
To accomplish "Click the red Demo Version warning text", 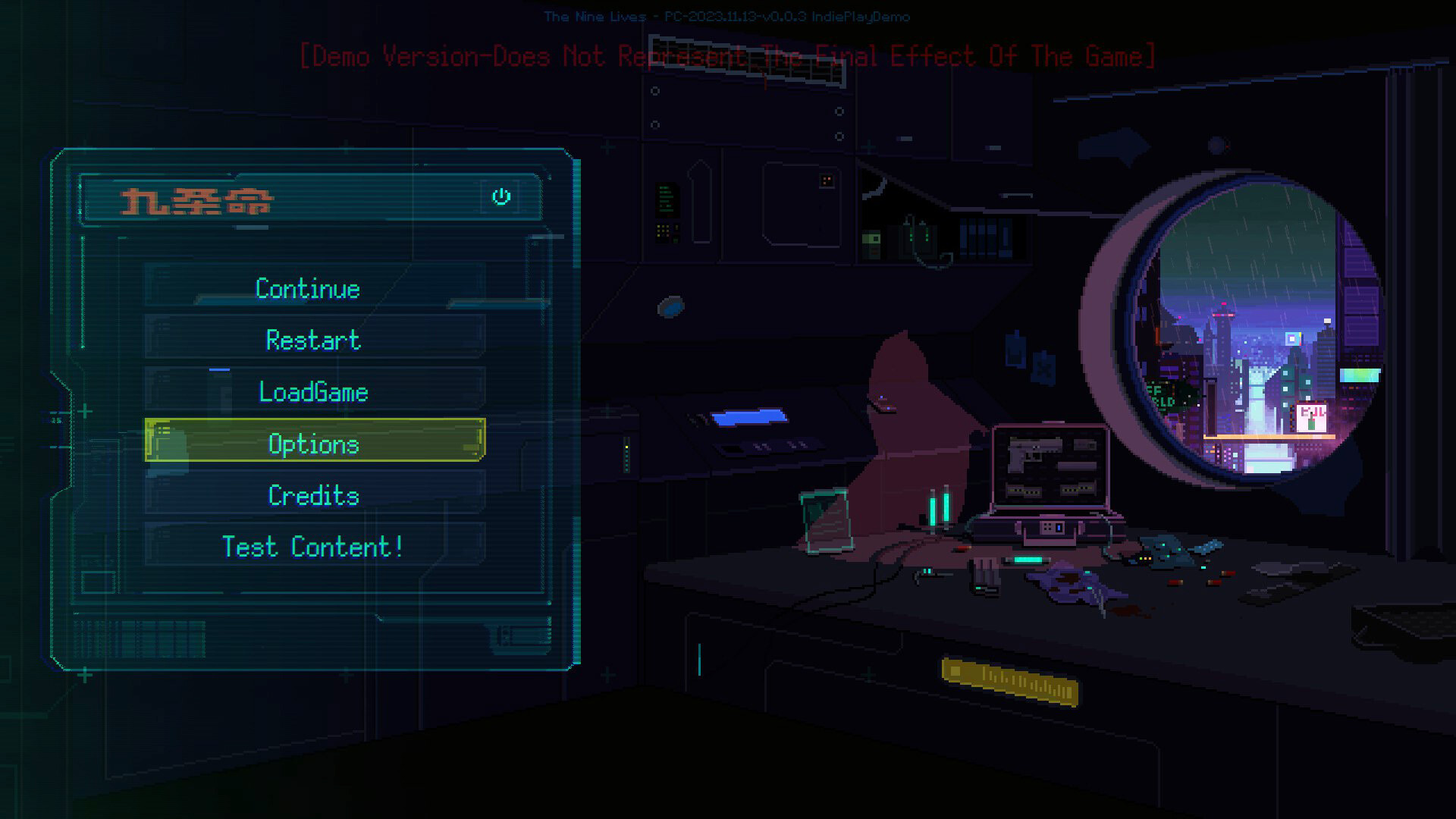I will click(x=728, y=55).
